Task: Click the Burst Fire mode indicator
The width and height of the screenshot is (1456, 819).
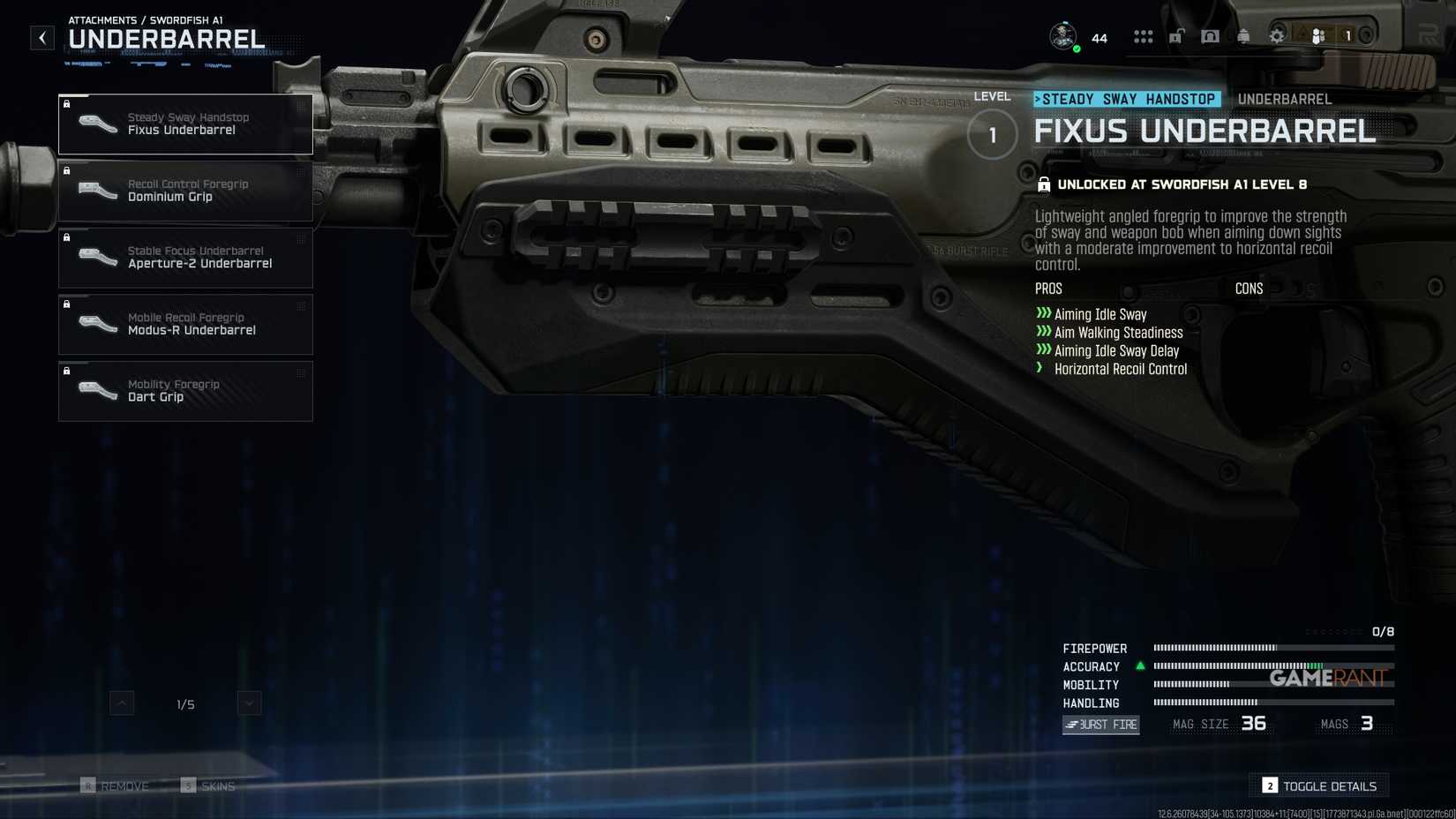Action: coord(1100,725)
